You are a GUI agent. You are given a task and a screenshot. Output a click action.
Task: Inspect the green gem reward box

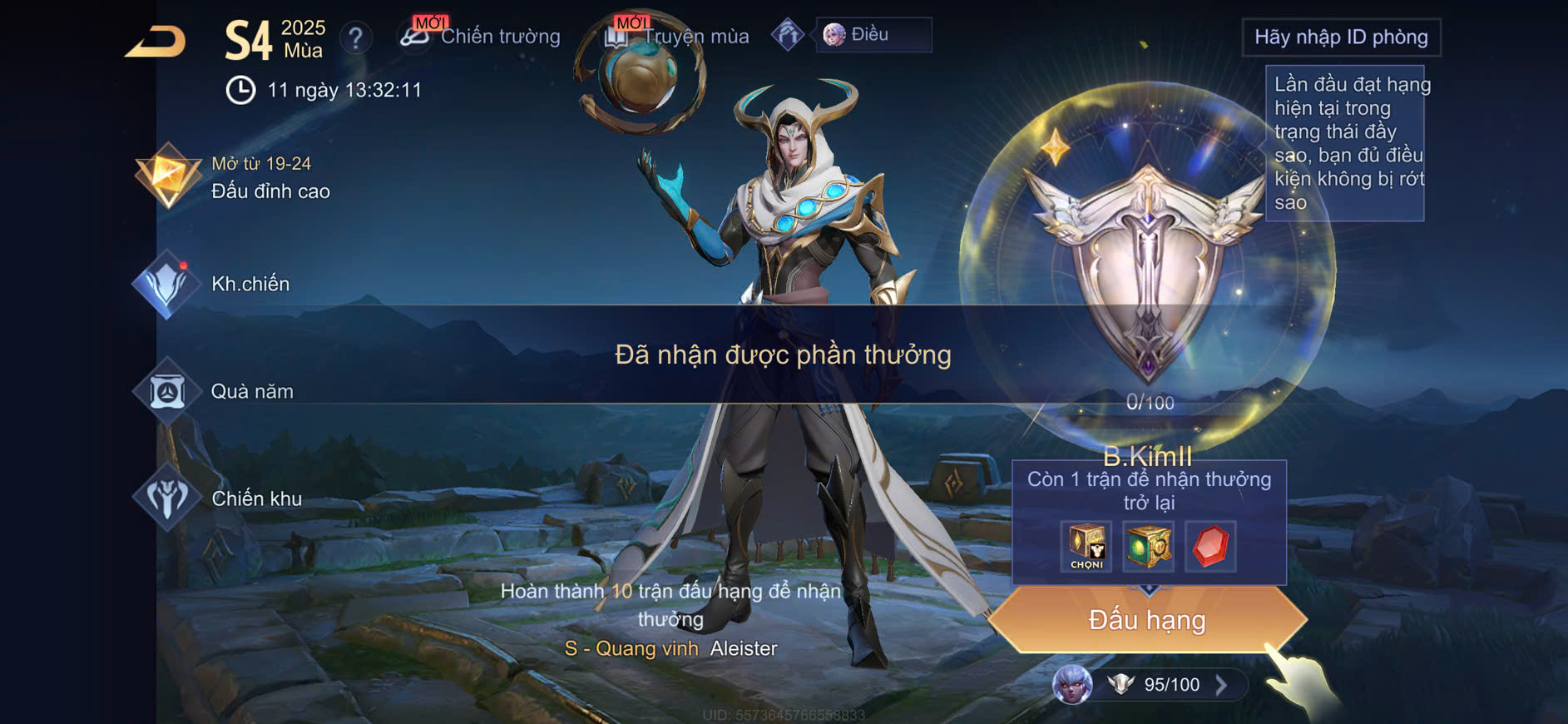click(1148, 547)
